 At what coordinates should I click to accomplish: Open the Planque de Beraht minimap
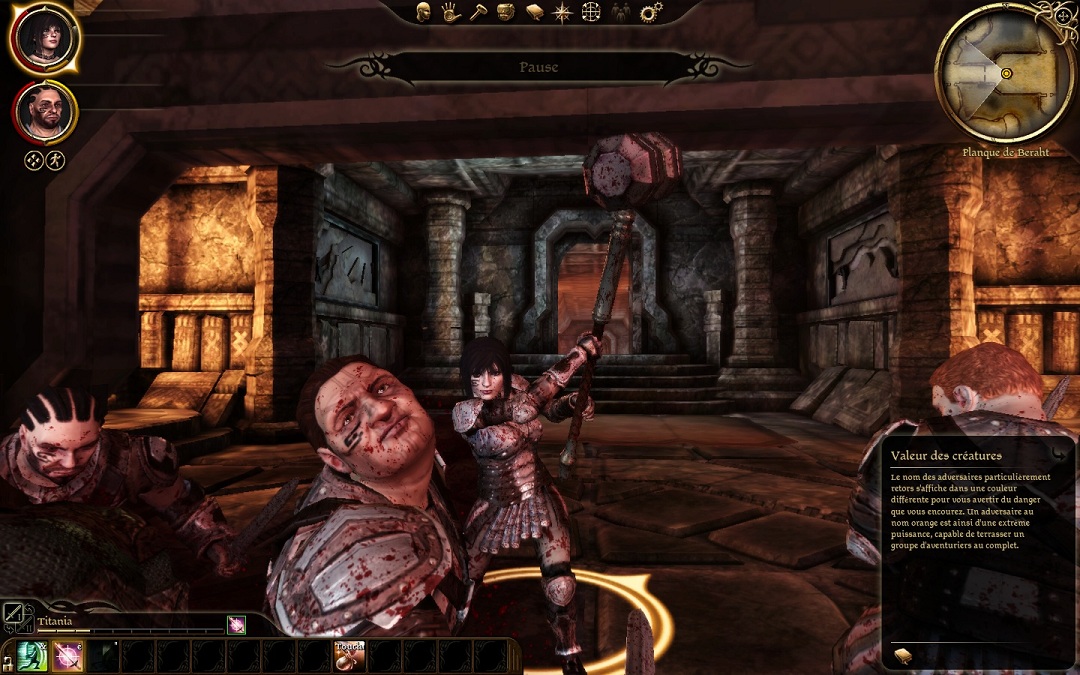[1003, 73]
